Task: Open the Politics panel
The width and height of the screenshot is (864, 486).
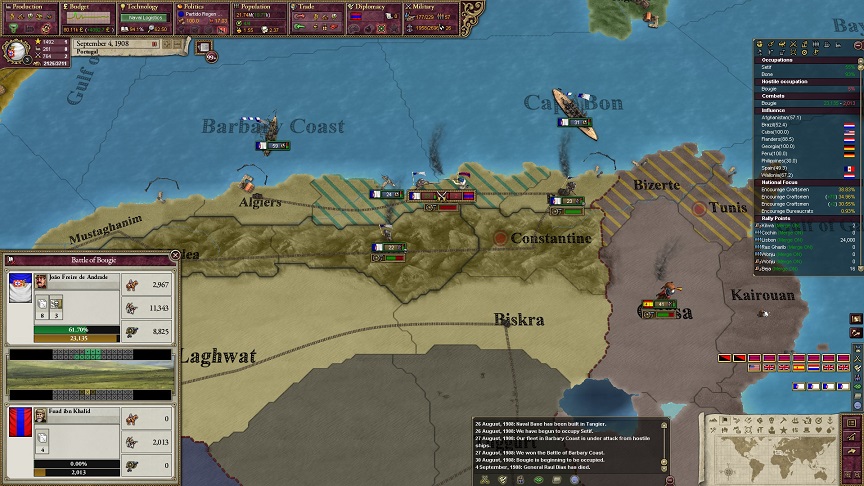Action: (x=205, y=6)
